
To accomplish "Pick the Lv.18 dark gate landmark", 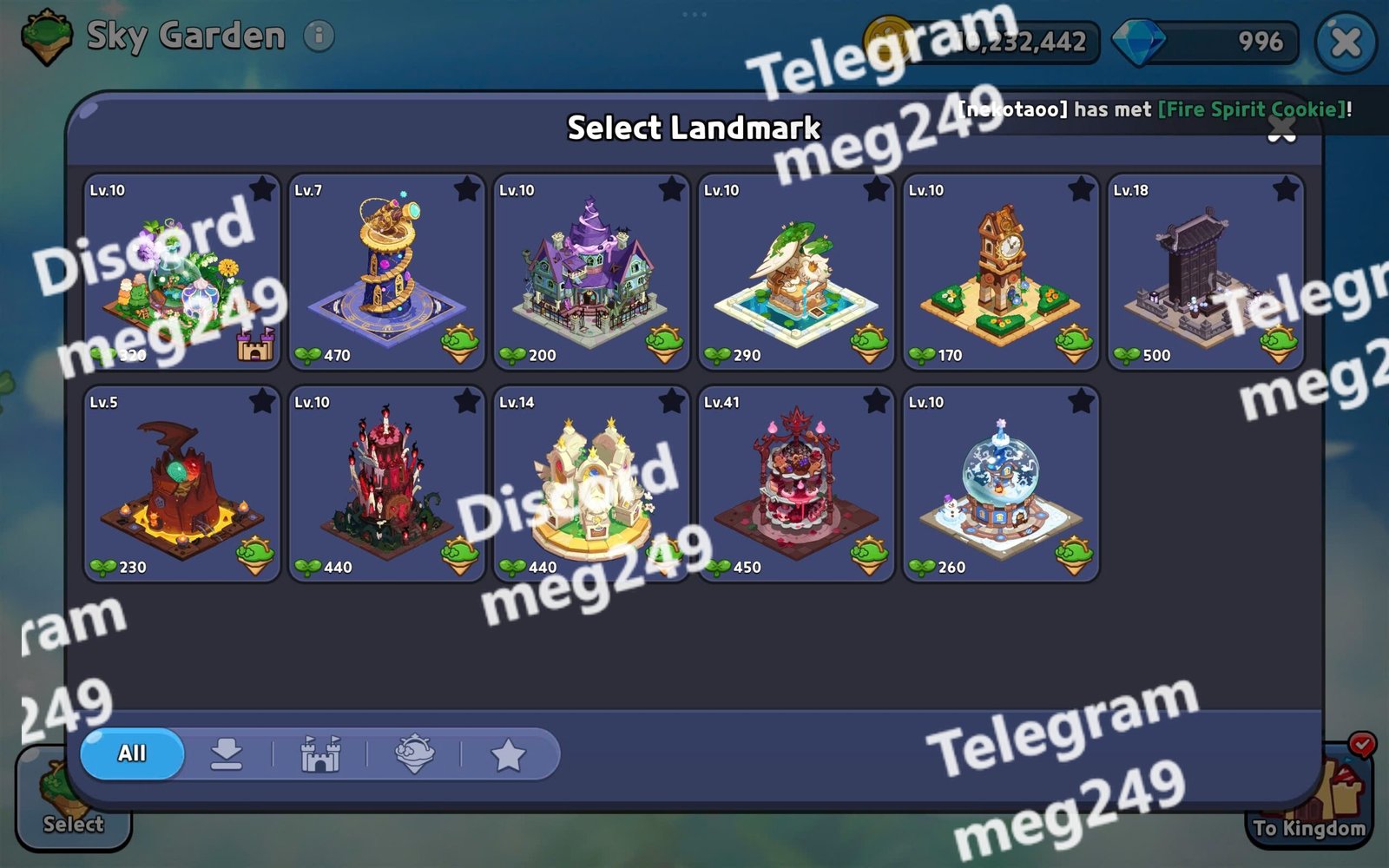I will 1205,272.
